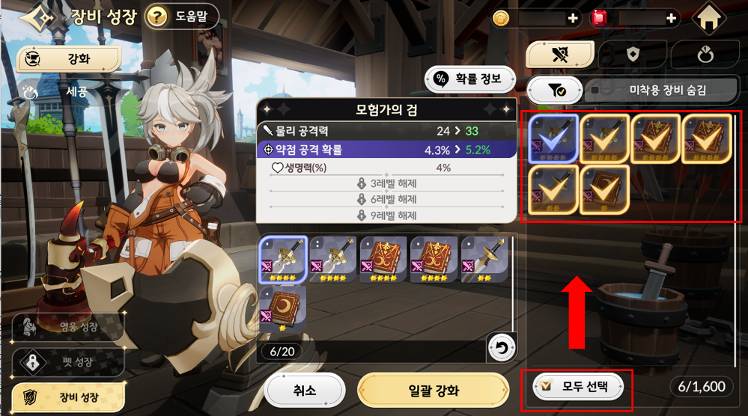The height and width of the screenshot is (416, 748).
Task: Add red gems with the plus button
Action: coord(671,18)
